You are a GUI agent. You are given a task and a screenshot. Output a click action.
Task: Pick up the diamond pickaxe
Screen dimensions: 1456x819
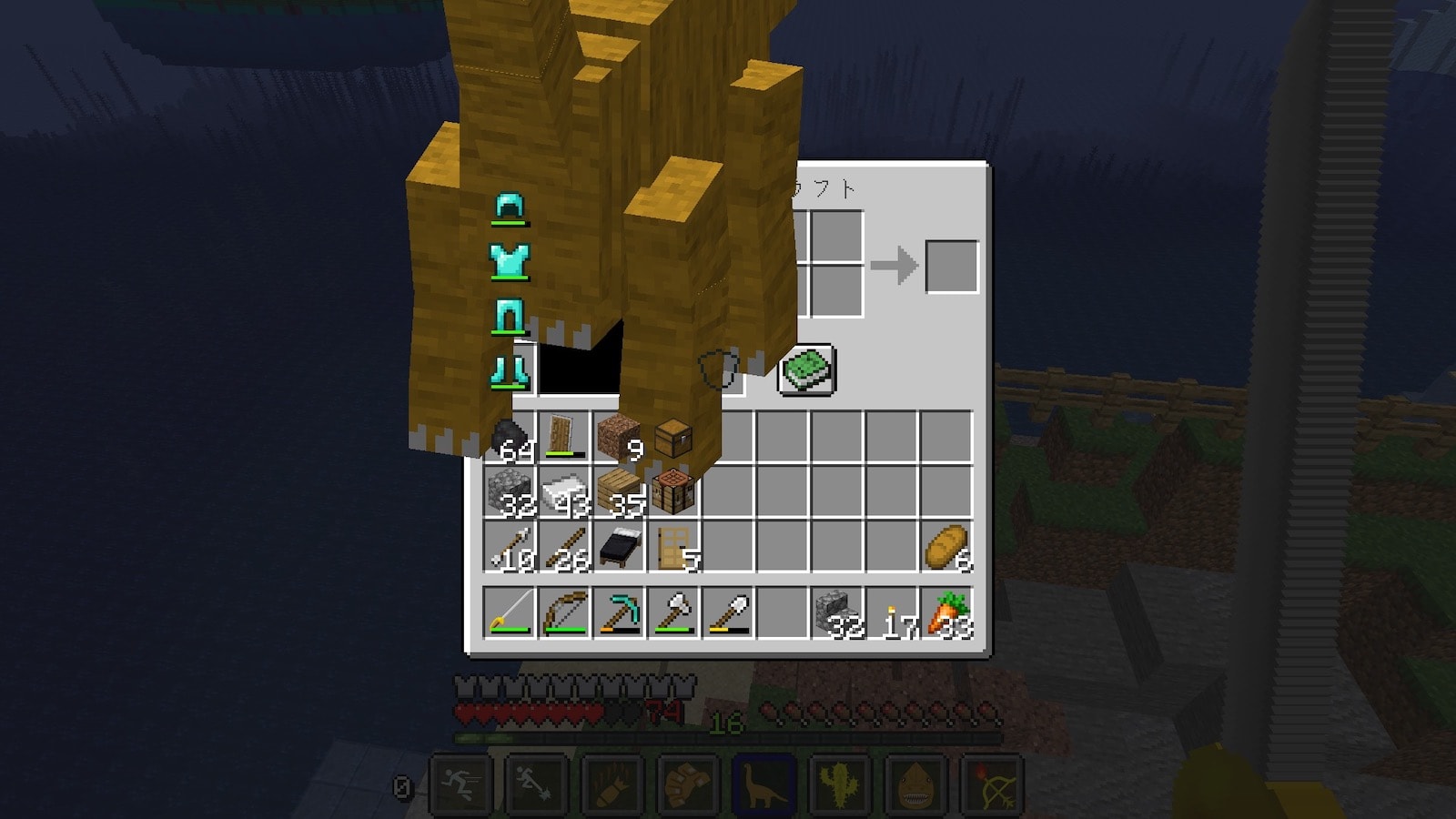tap(619, 612)
